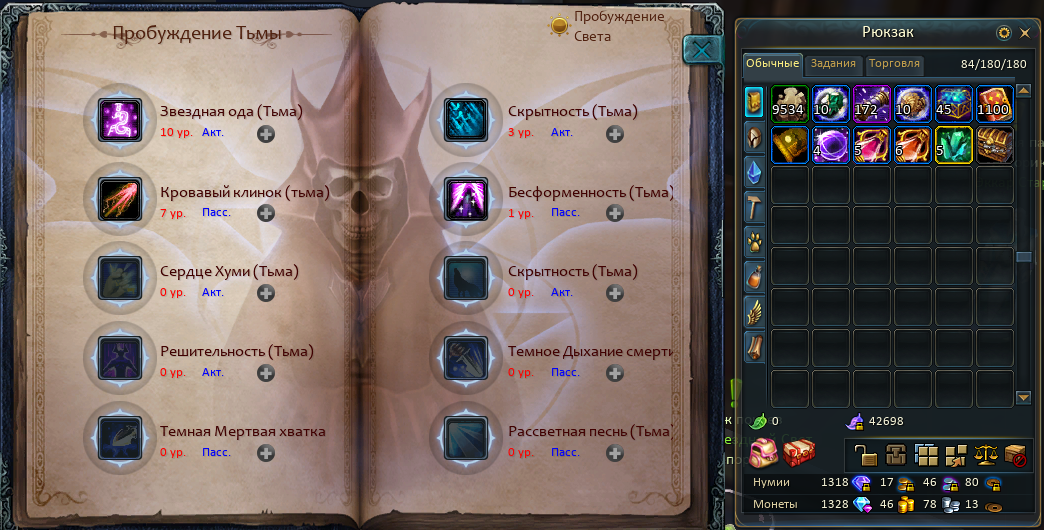Pick the red book stack of 1100
The width and height of the screenshot is (1044, 530).
point(995,104)
